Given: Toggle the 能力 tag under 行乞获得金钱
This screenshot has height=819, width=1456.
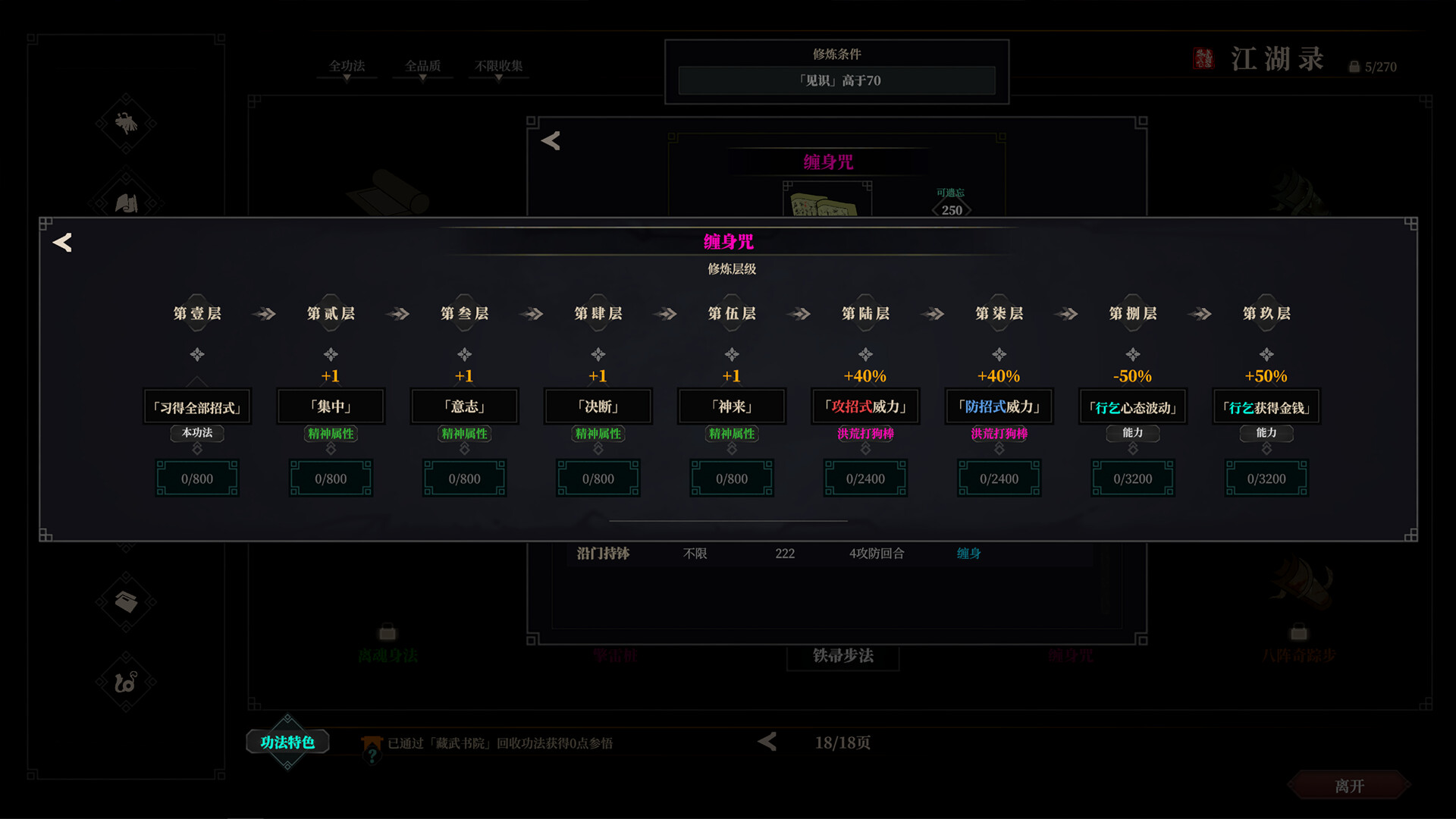Looking at the screenshot, I should [1266, 434].
